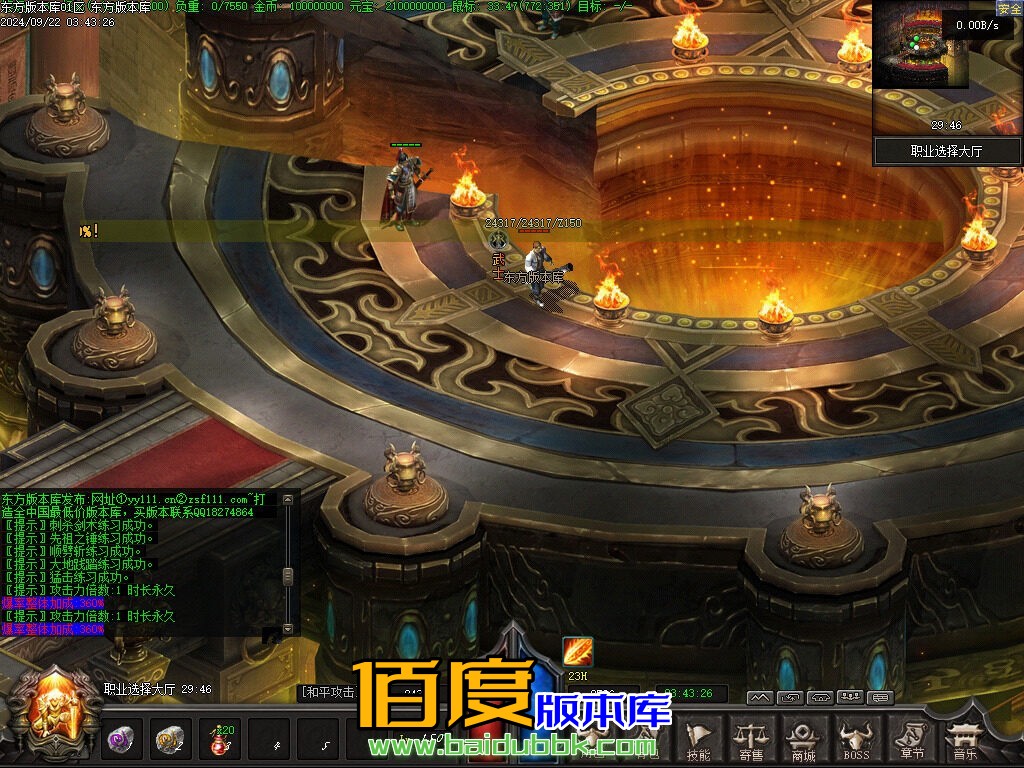This screenshot has height=768, width=1024.
Task: Open the 寄售 consignment menu
Action: pyautogui.click(x=751, y=739)
